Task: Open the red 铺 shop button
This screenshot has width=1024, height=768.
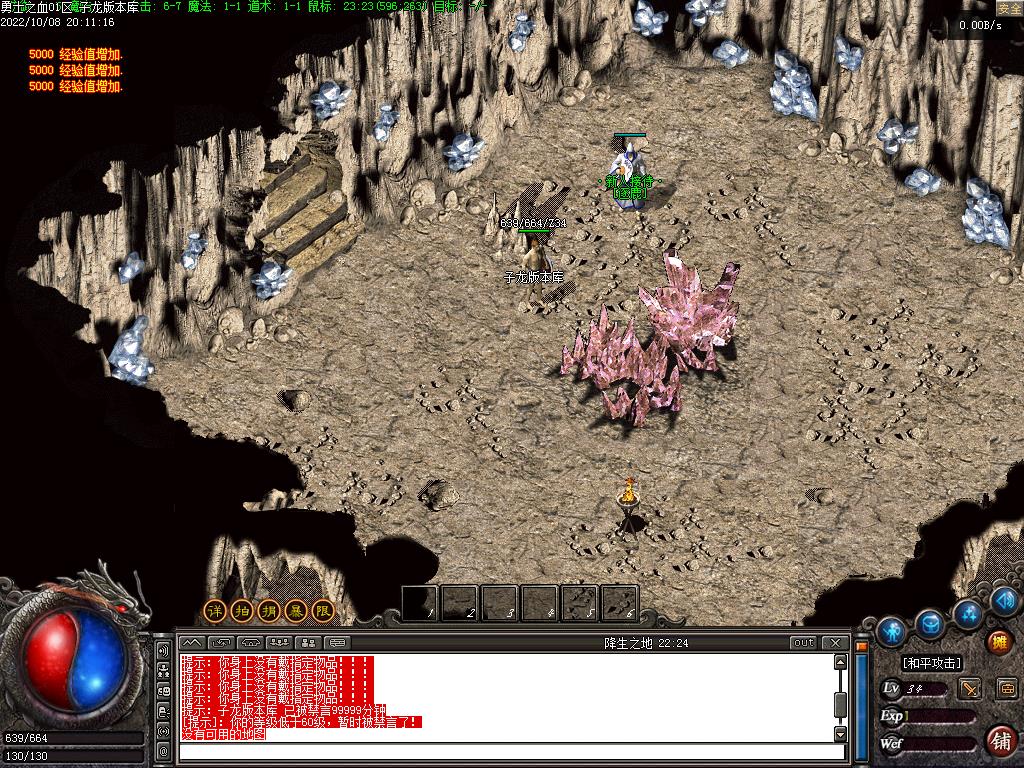Action: pos(1000,740)
